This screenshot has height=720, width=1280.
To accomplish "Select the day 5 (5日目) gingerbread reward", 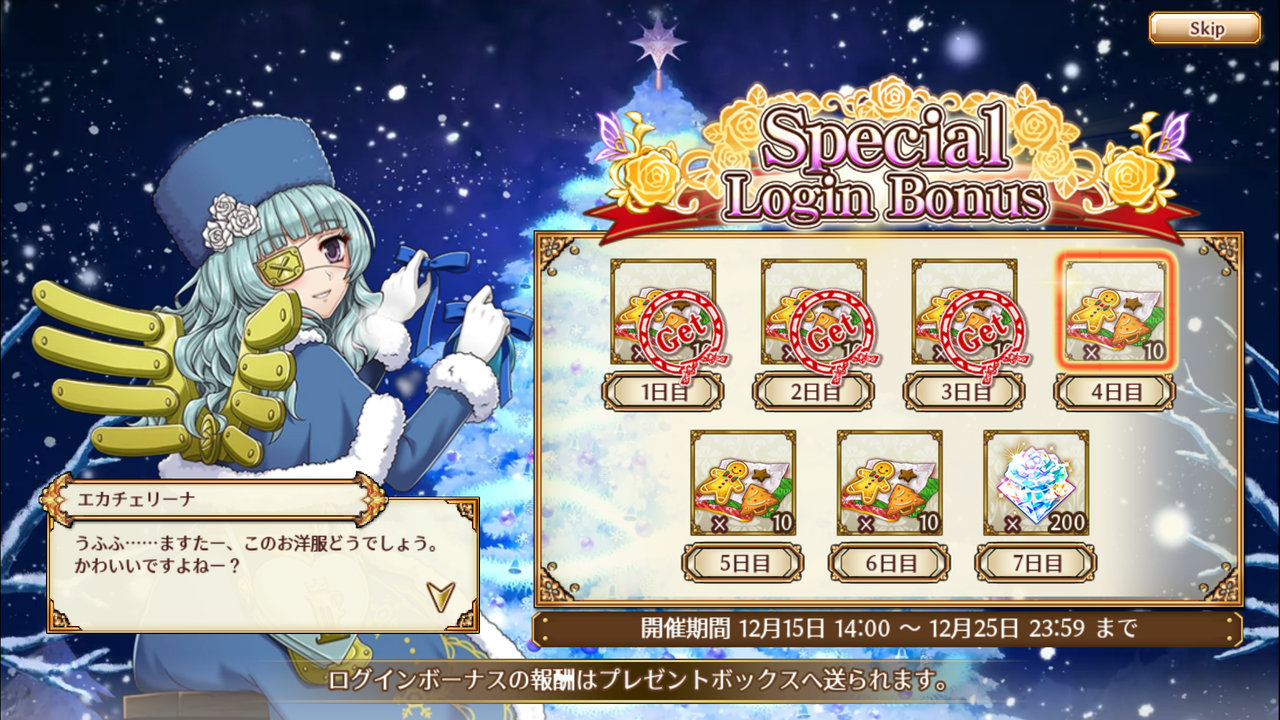I will (743, 484).
